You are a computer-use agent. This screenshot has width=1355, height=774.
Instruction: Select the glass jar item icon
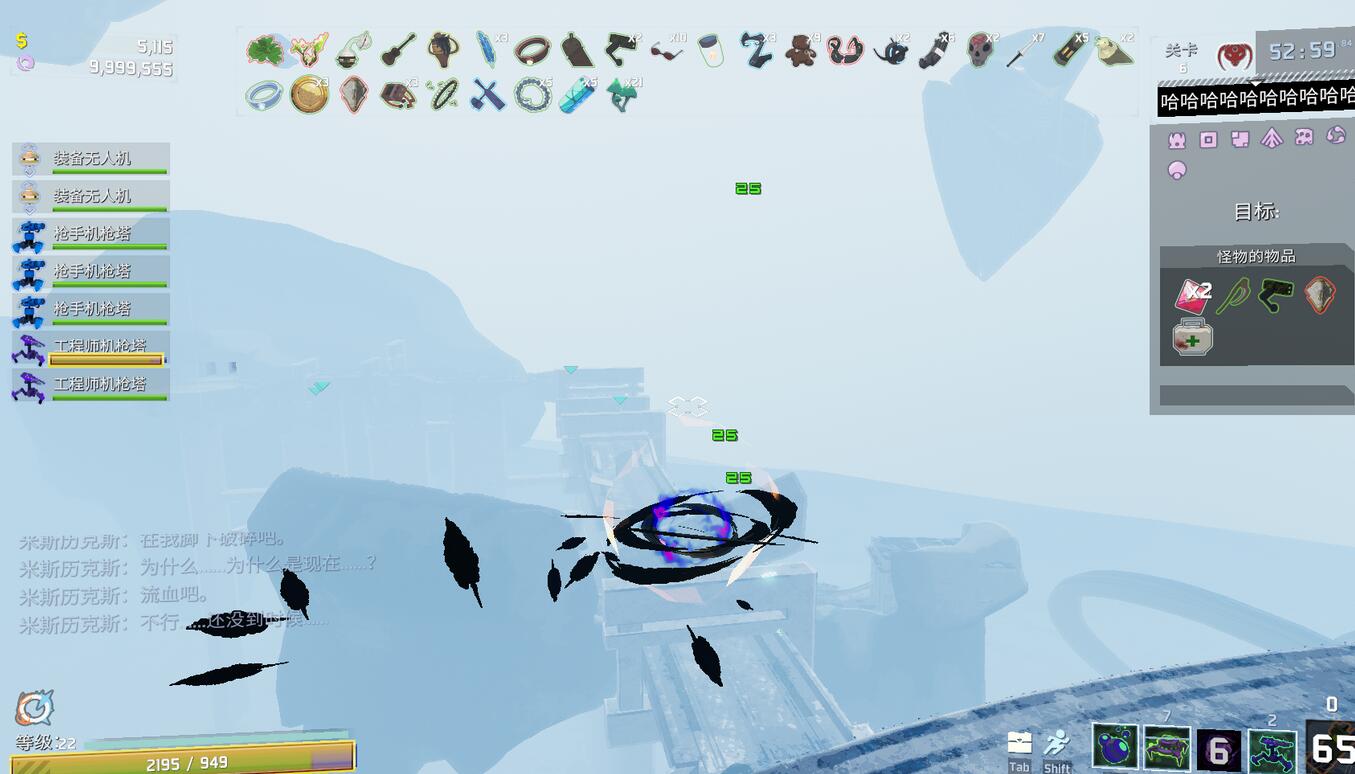(710, 50)
